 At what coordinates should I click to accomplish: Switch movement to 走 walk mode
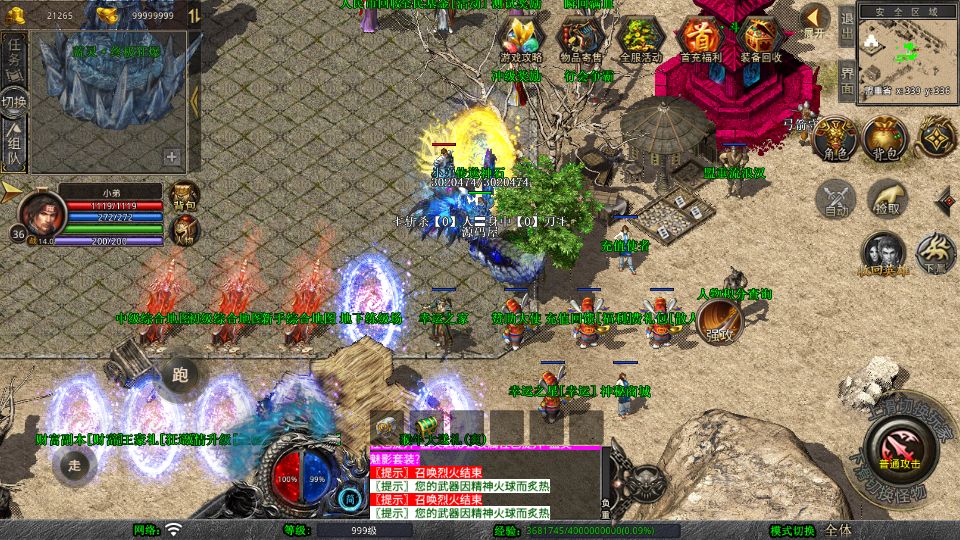pos(75,465)
